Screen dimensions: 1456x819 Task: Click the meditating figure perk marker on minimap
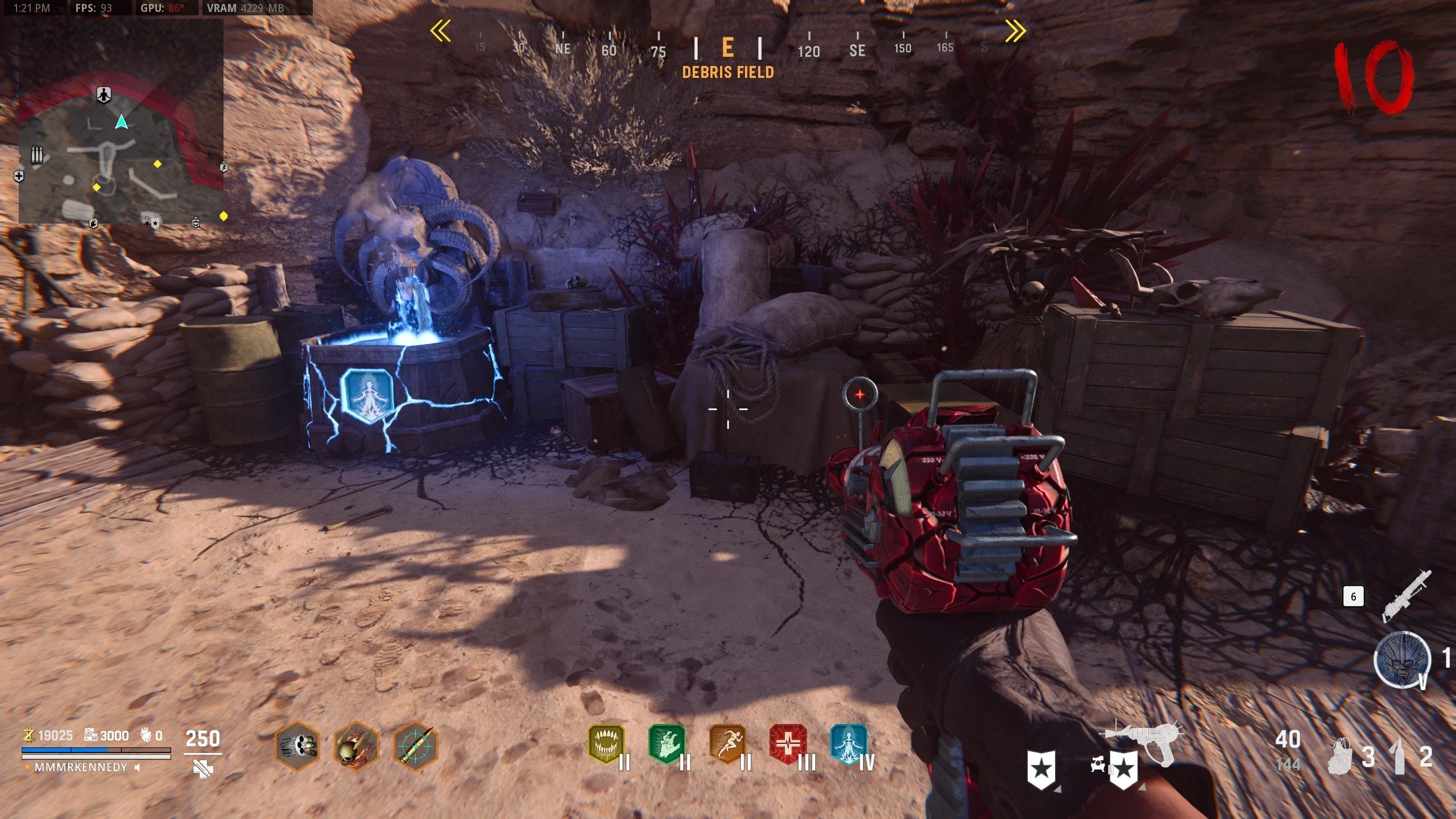click(104, 94)
